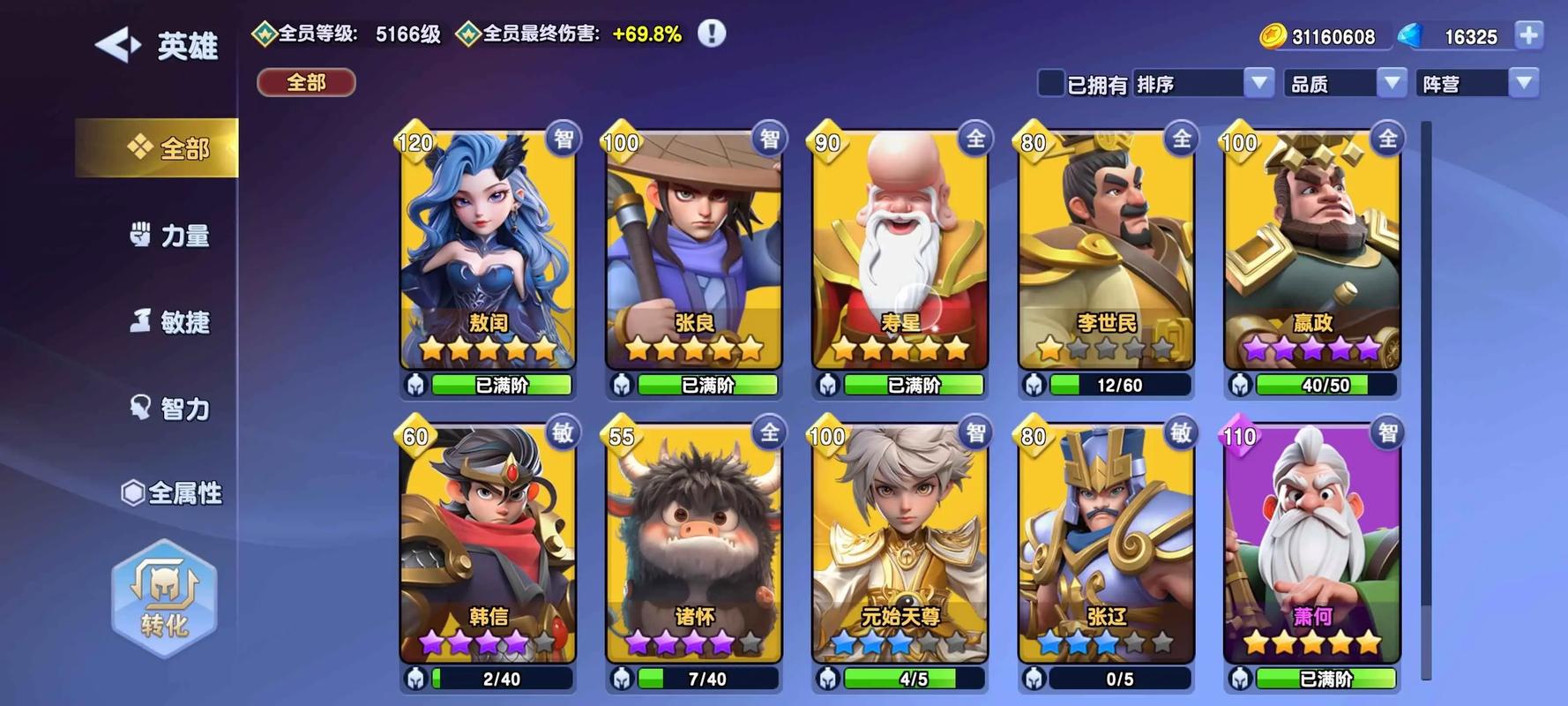Select the 敖闰 hero card
Viewport: 1568px width, 706px height.
(x=488, y=249)
